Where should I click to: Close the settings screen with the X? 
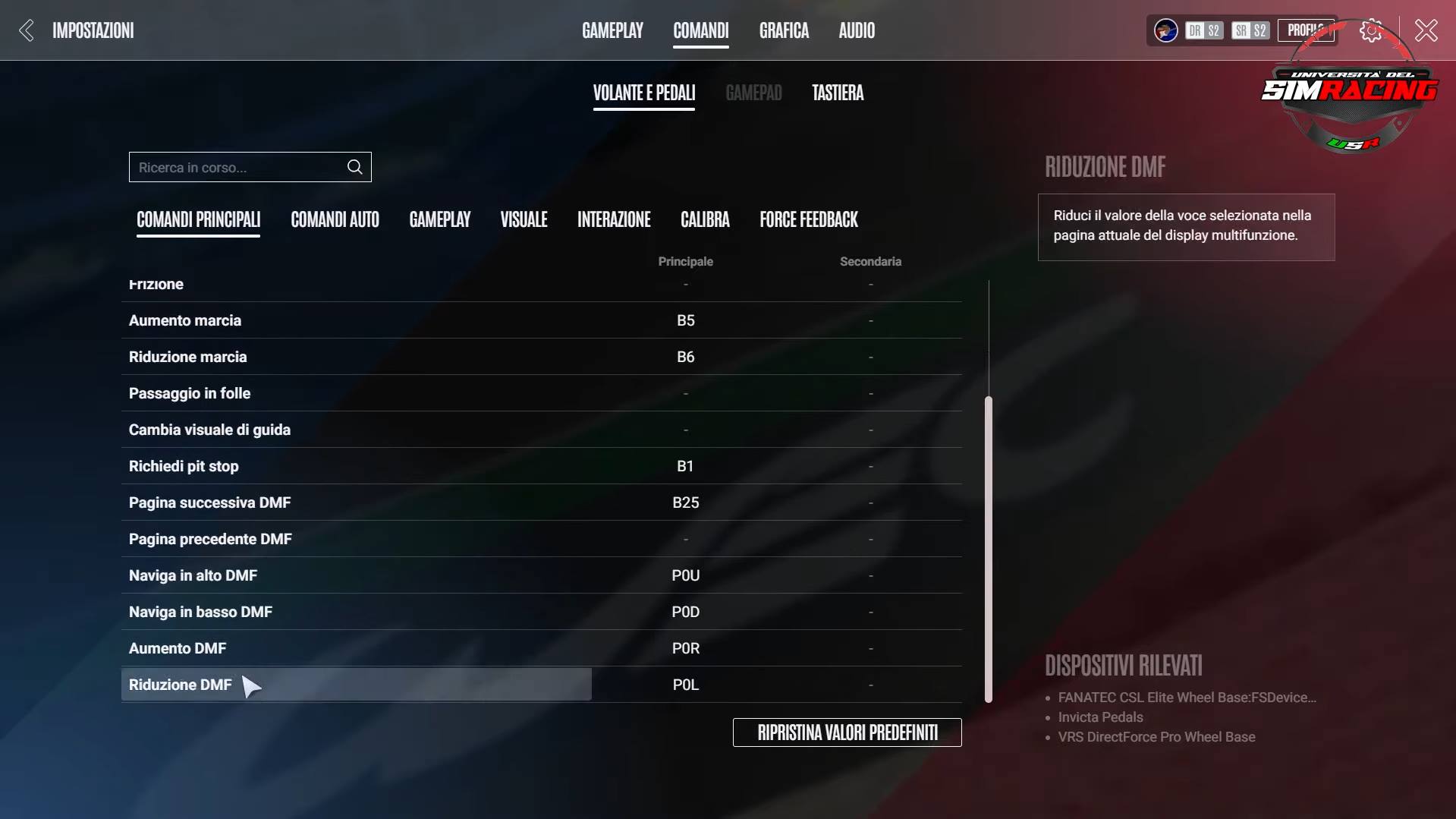pos(1425,30)
